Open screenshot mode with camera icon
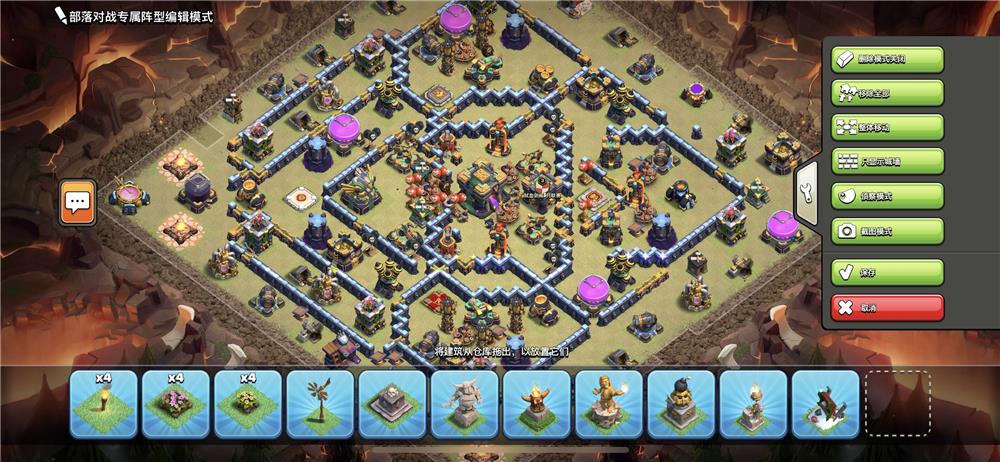This screenshot has height=462, width=1000. (887, 231)
